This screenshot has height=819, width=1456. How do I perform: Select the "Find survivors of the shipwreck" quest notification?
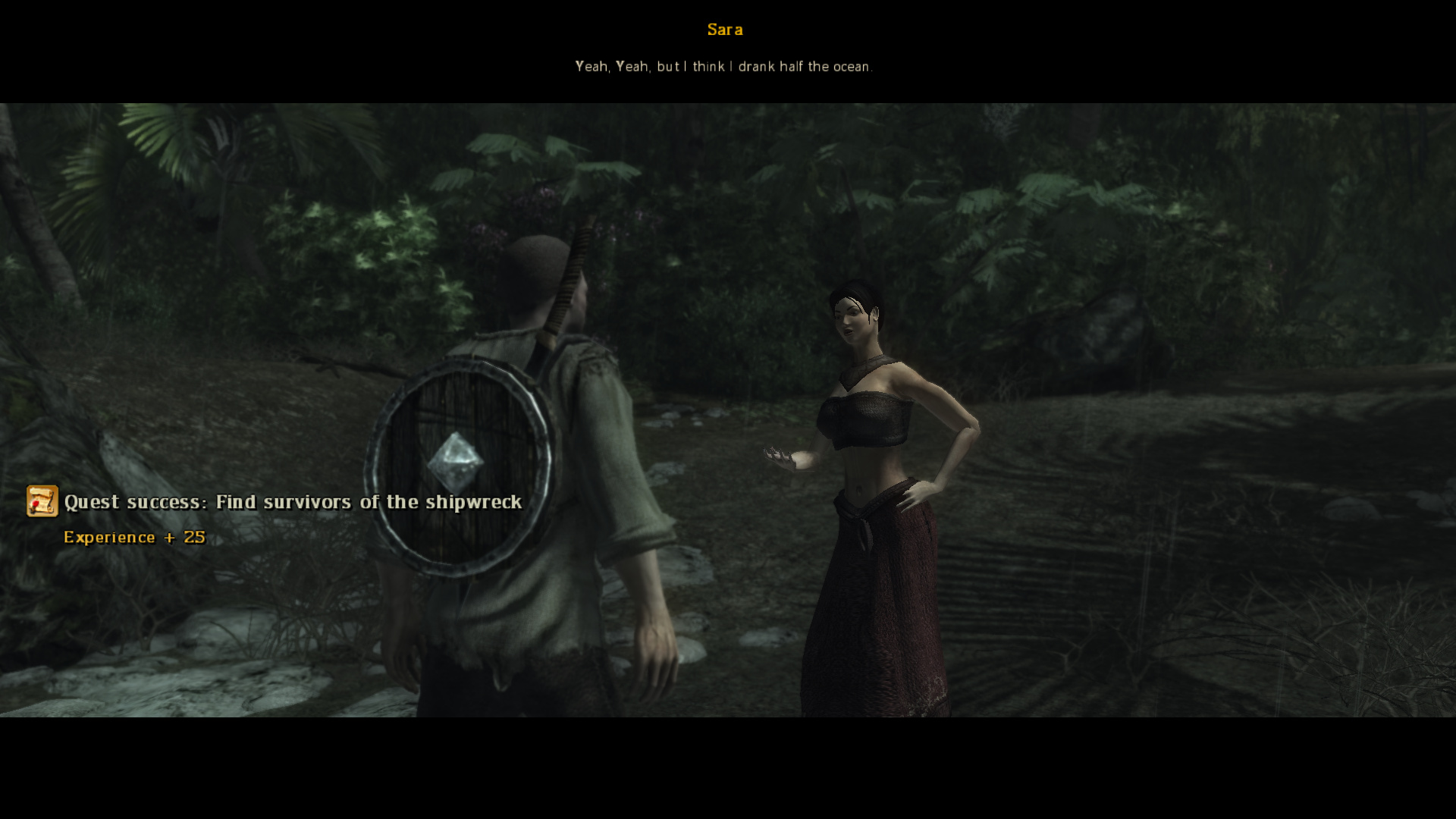point(293,502)
